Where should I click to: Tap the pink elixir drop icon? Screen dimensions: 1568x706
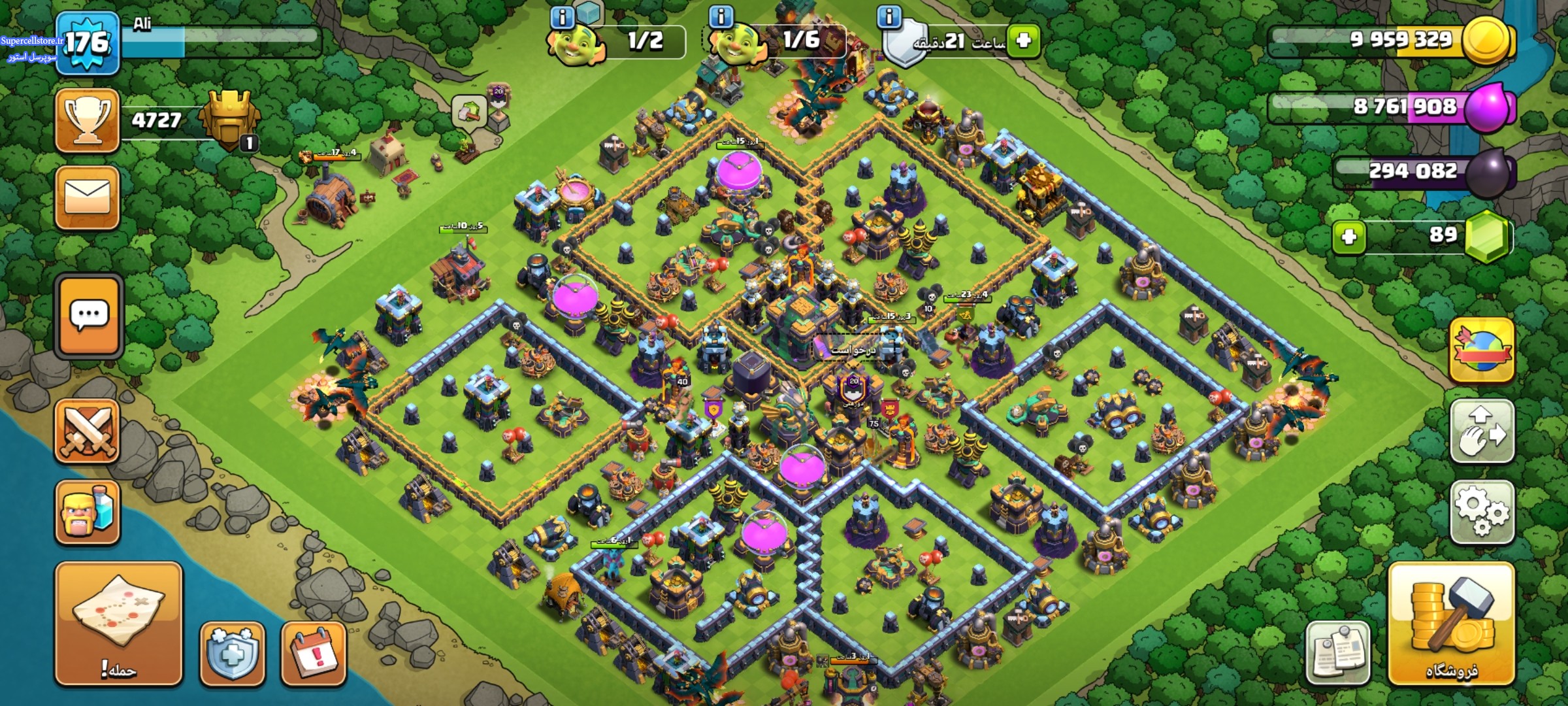click(x=1488, y=107)
